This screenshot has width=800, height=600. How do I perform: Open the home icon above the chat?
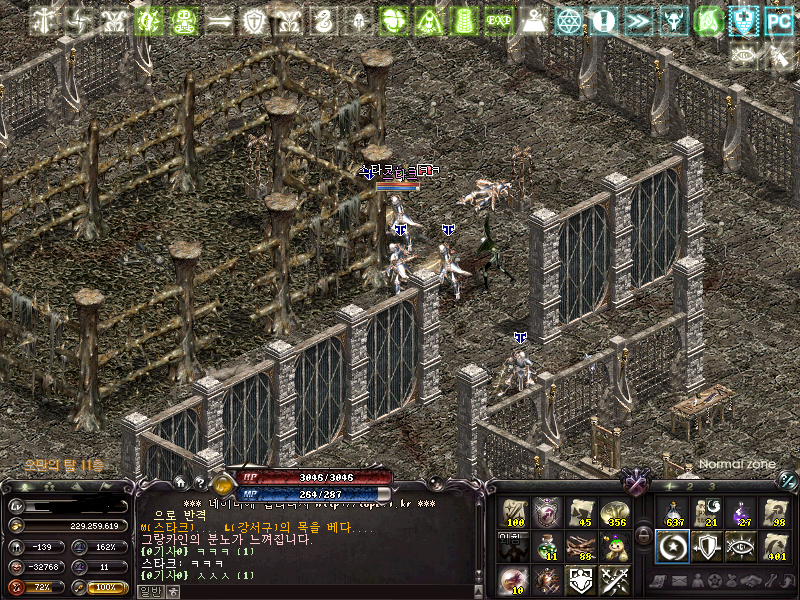pyautogui.click(x=180, y=482)
